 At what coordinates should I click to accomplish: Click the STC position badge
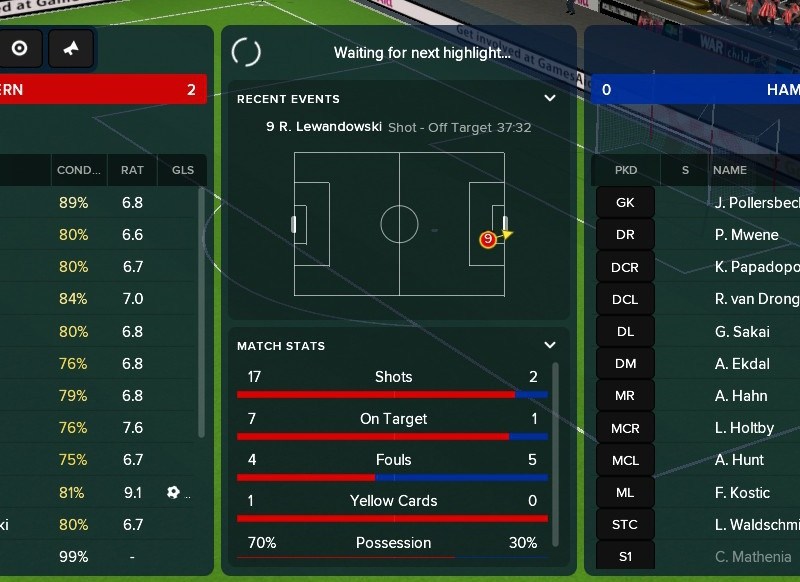(625, 524)
